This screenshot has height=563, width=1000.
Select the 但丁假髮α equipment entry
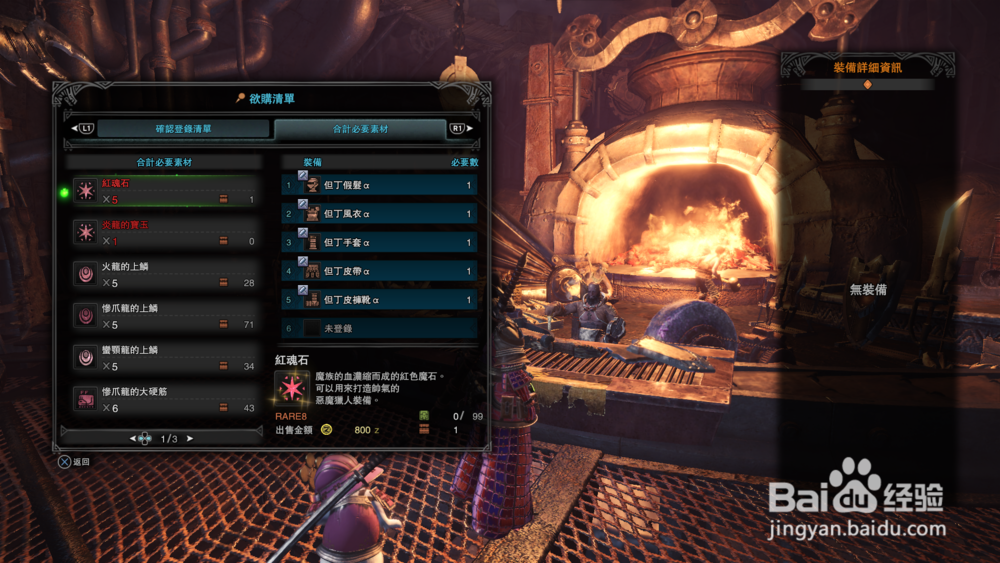[x=380, y=185]
